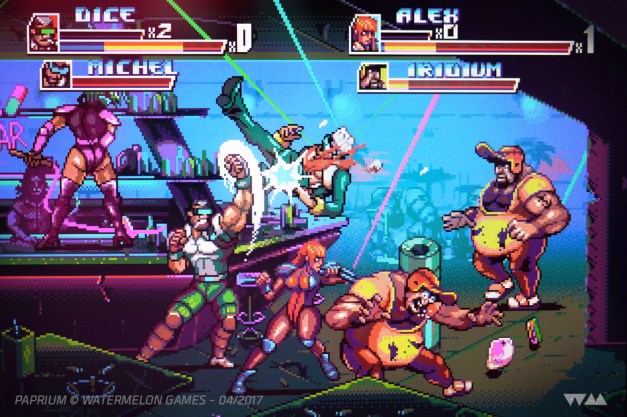
Task: Click Dice's player portrait
Action: pyautogui.click(x=43, y=32)
